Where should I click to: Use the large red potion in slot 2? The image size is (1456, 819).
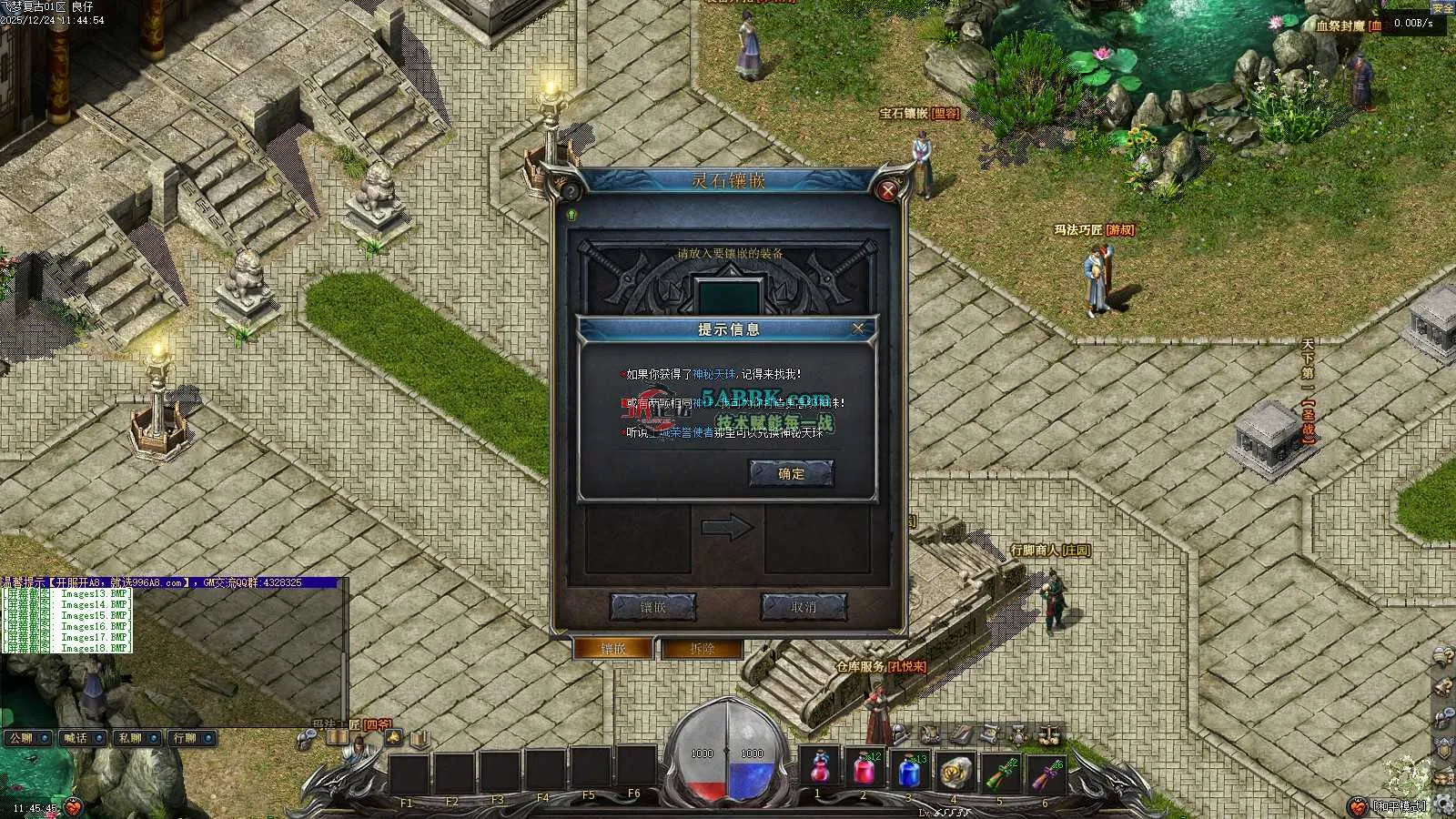pos(864,770)
